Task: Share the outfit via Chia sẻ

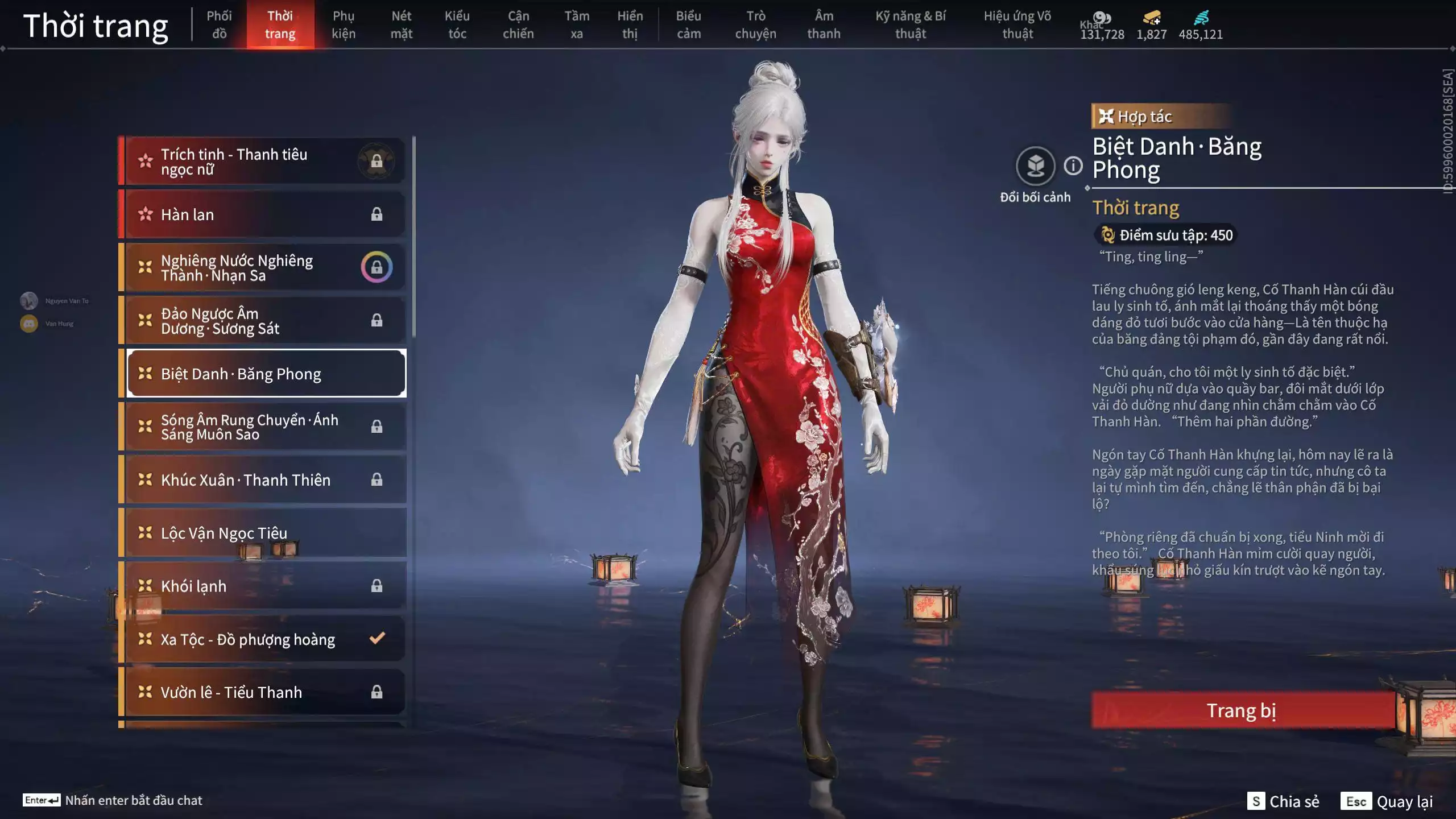Action: pos(1283,801)
